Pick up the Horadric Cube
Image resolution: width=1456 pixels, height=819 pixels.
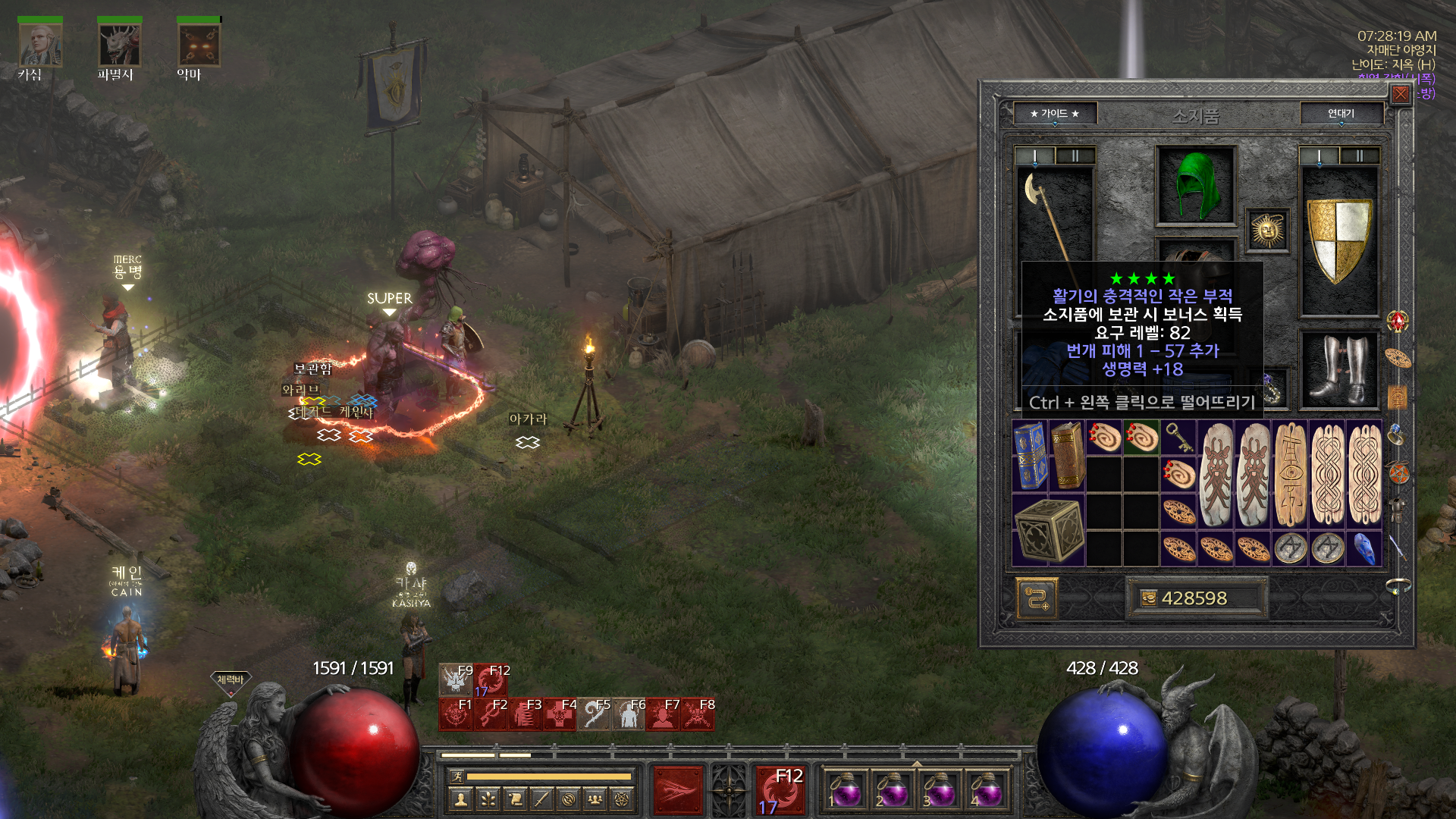coord(1048,530)
